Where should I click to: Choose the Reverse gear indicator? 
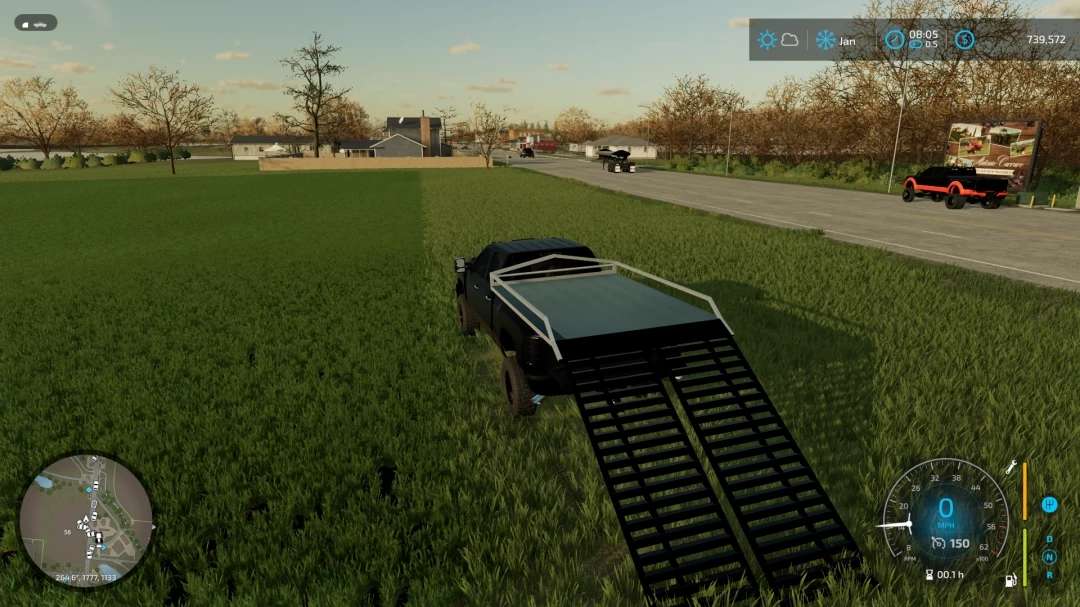[1049, 574]
